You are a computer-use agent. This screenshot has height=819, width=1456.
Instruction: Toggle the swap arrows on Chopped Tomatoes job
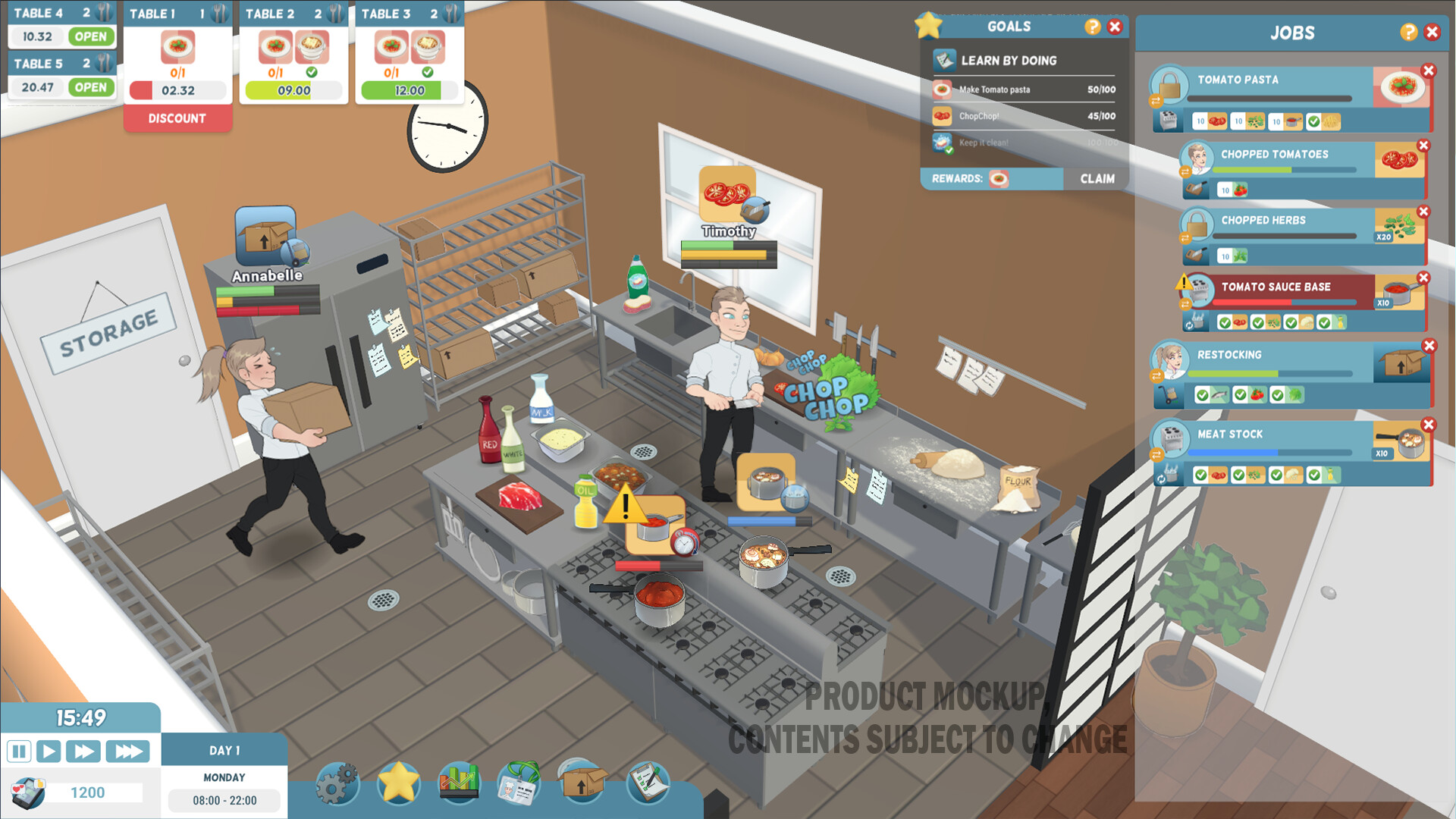point(1185,171)
